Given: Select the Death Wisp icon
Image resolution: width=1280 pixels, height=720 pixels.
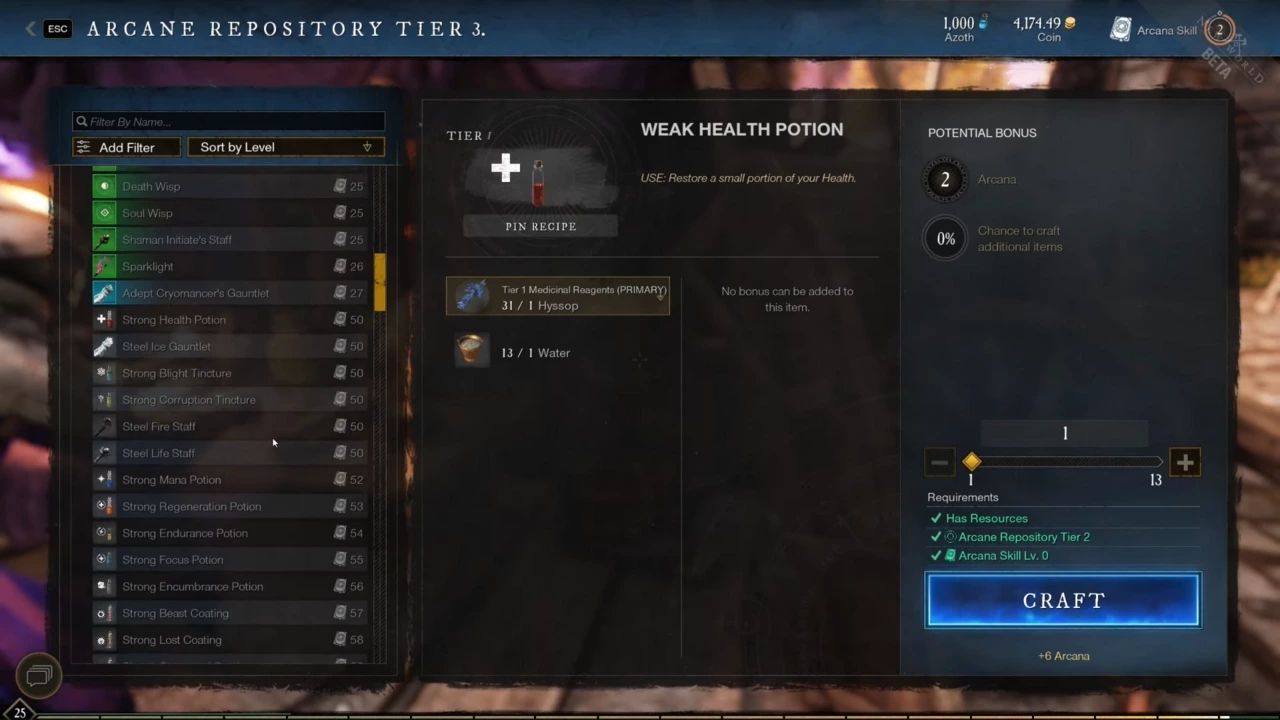Looking at the screenshot, I should tap(105, 186).
